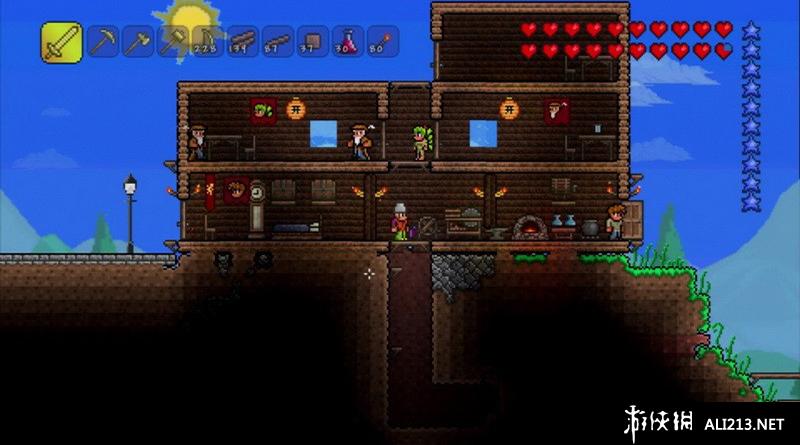Select the highlighted sword hotbar slot
The width and height of the screenshot is (800, 445).
pos(61,41)
